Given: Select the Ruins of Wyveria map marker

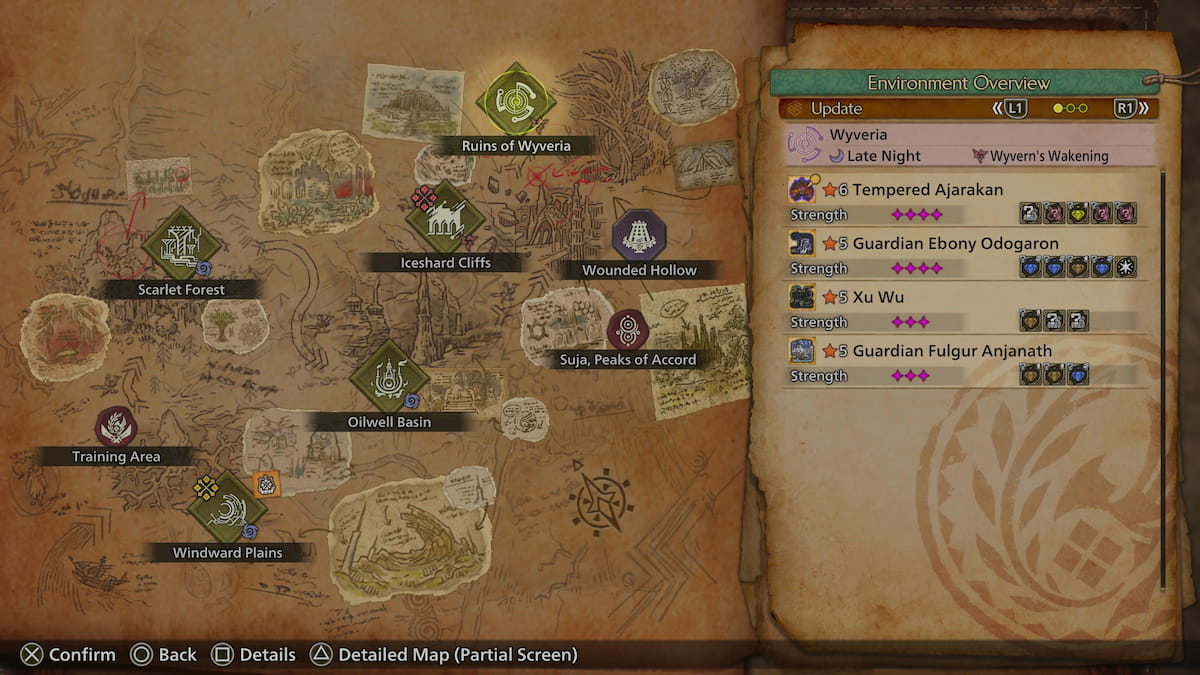Looking at the screenshot, I should click(x=516, y=101).
